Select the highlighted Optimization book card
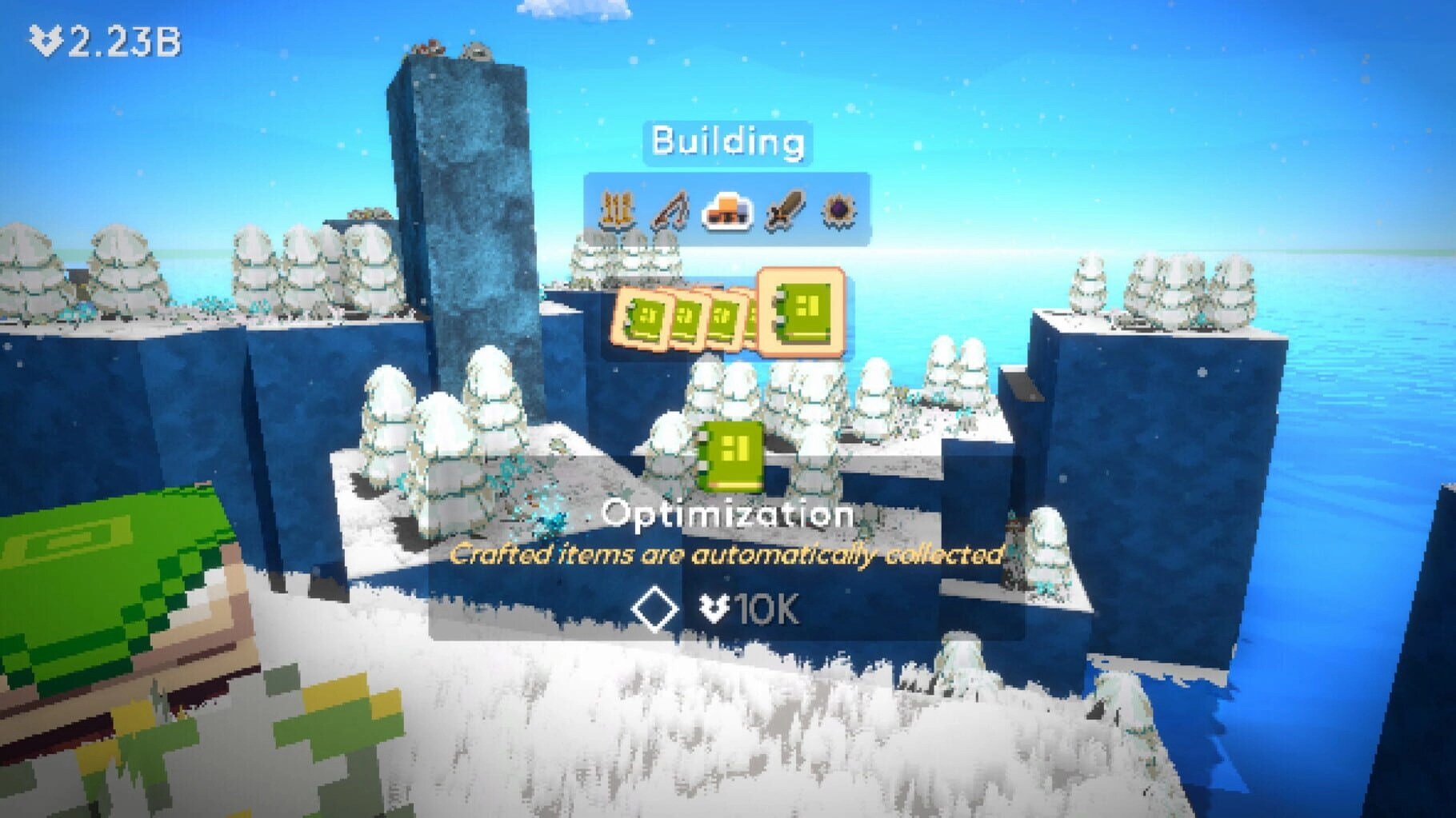 click(801, 312)
